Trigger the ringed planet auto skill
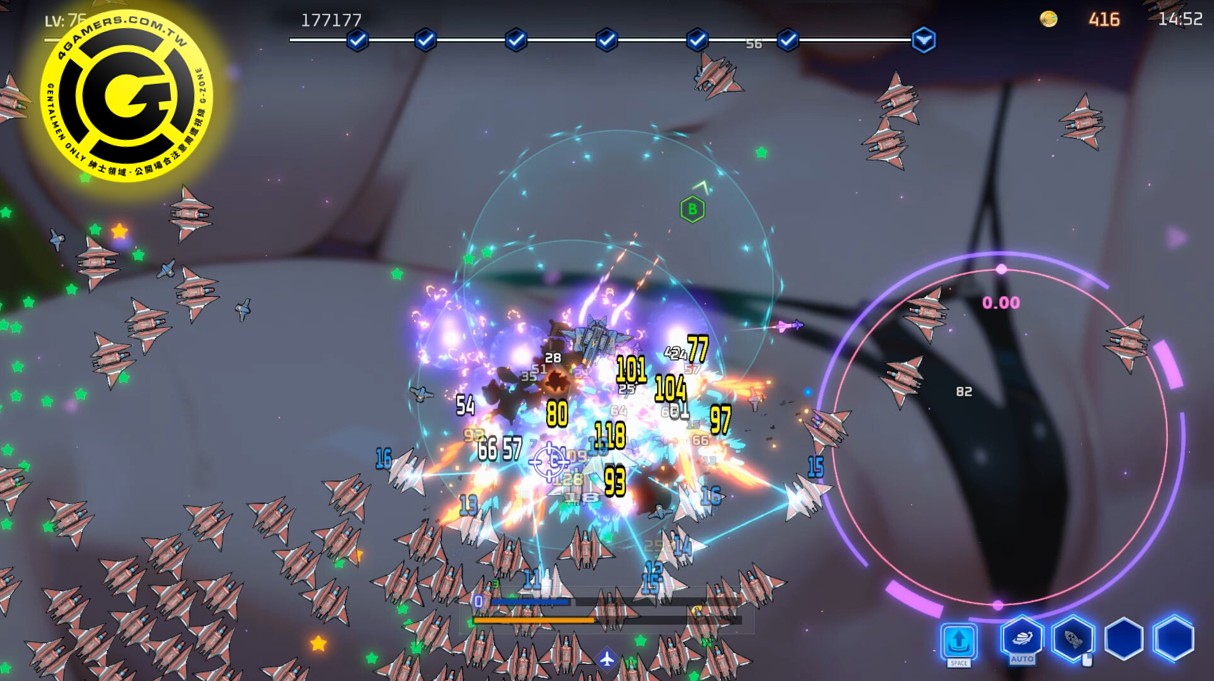This screenshot has width=1214, height=681. (x=1022, y=637)
